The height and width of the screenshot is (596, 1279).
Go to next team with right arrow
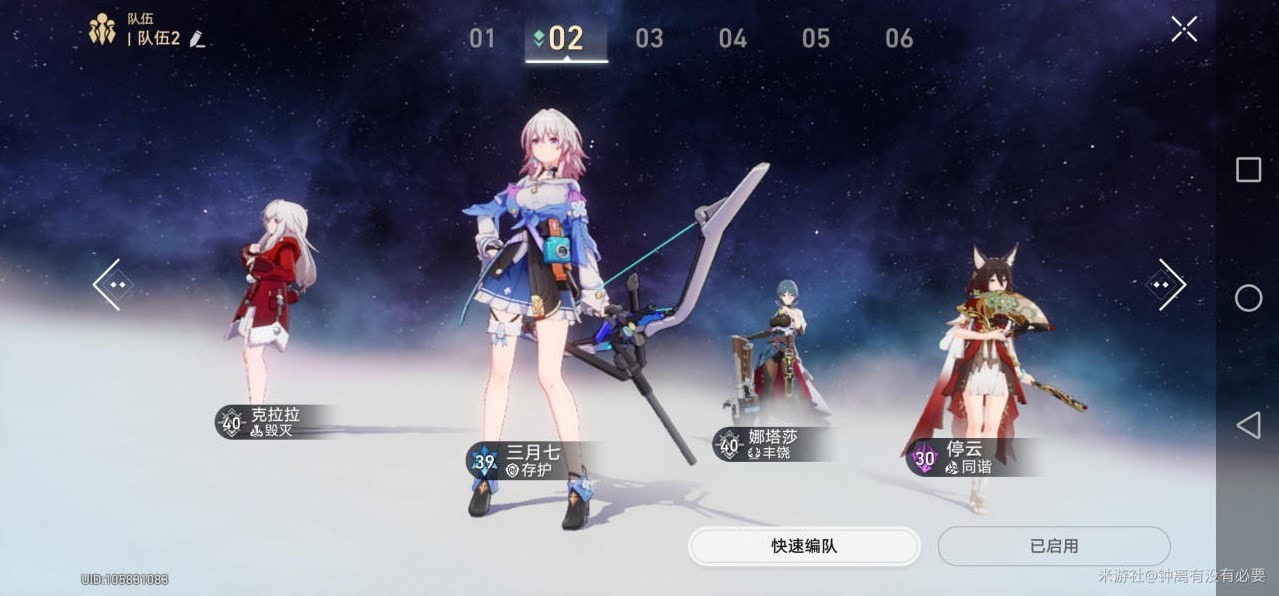(x=1166, y=285)
